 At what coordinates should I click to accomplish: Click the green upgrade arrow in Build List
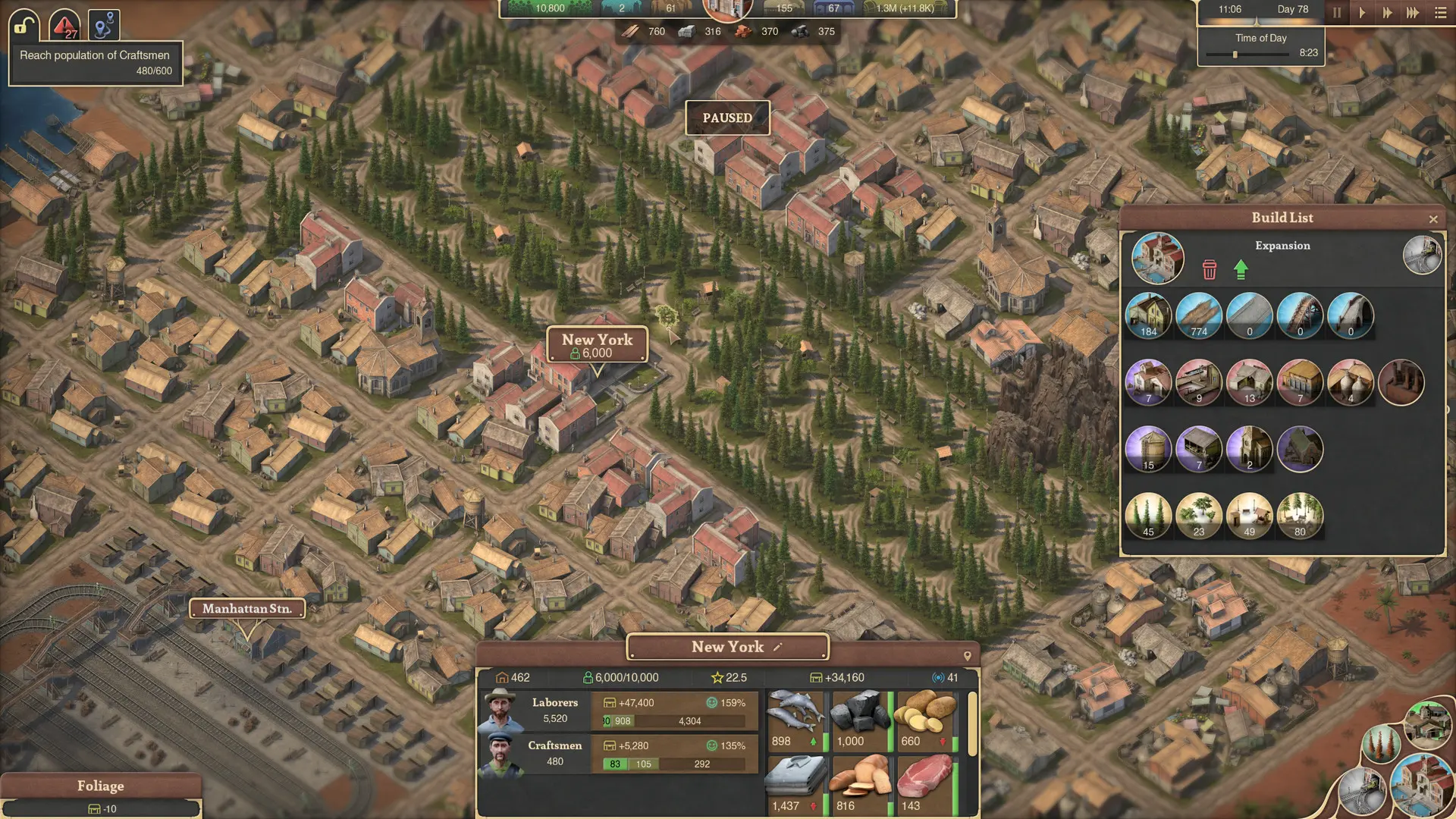(1241, 268)
